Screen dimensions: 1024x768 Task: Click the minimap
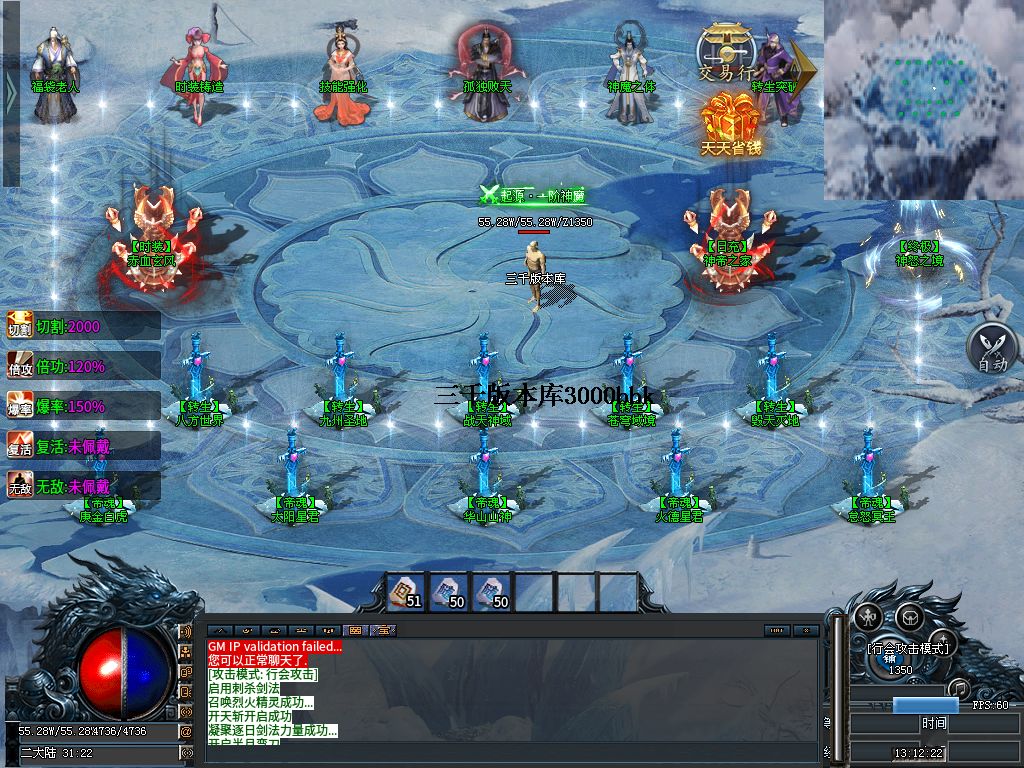tap(922, 98)
